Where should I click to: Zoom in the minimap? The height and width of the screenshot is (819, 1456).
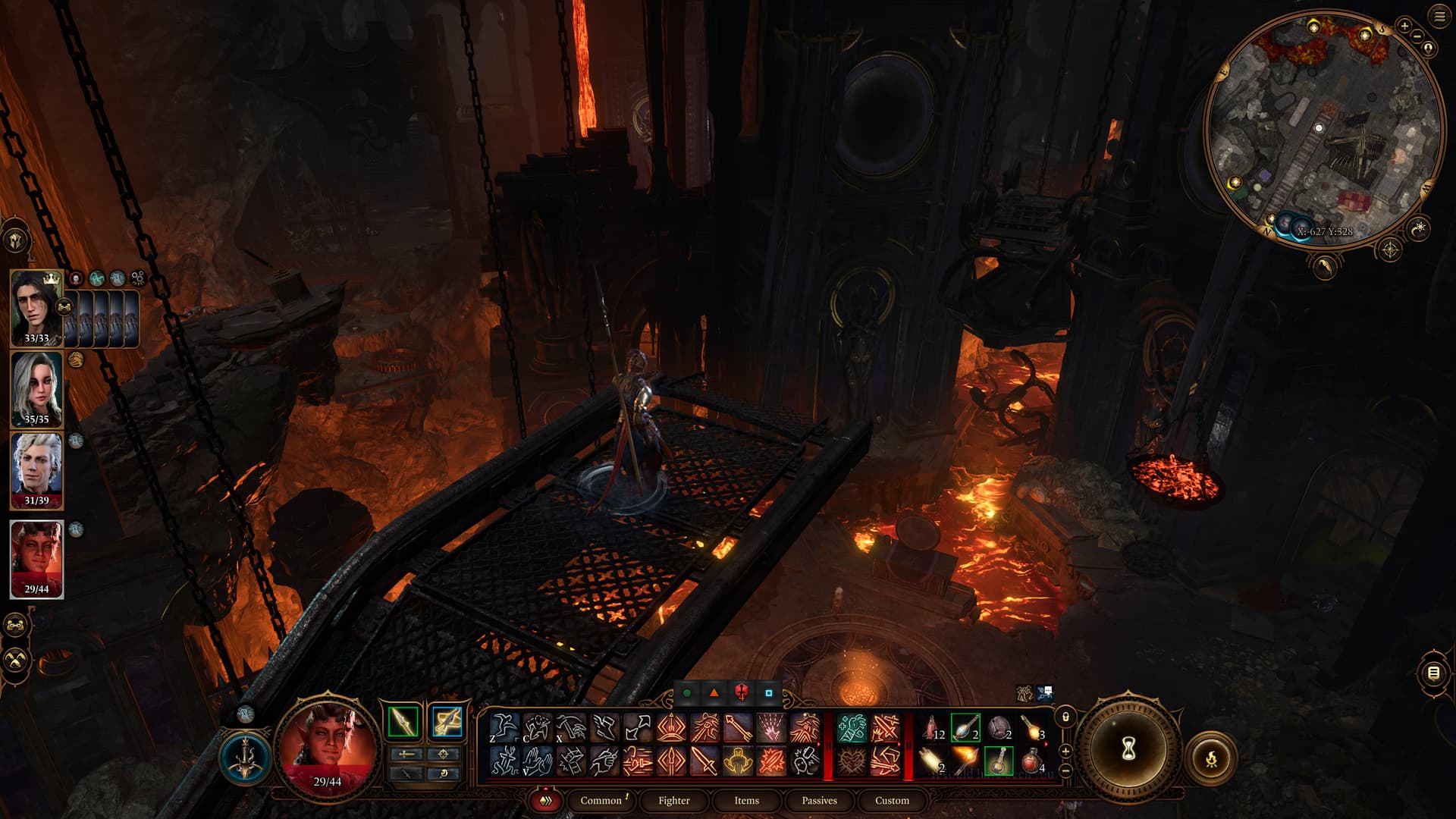coord(1404,26)
